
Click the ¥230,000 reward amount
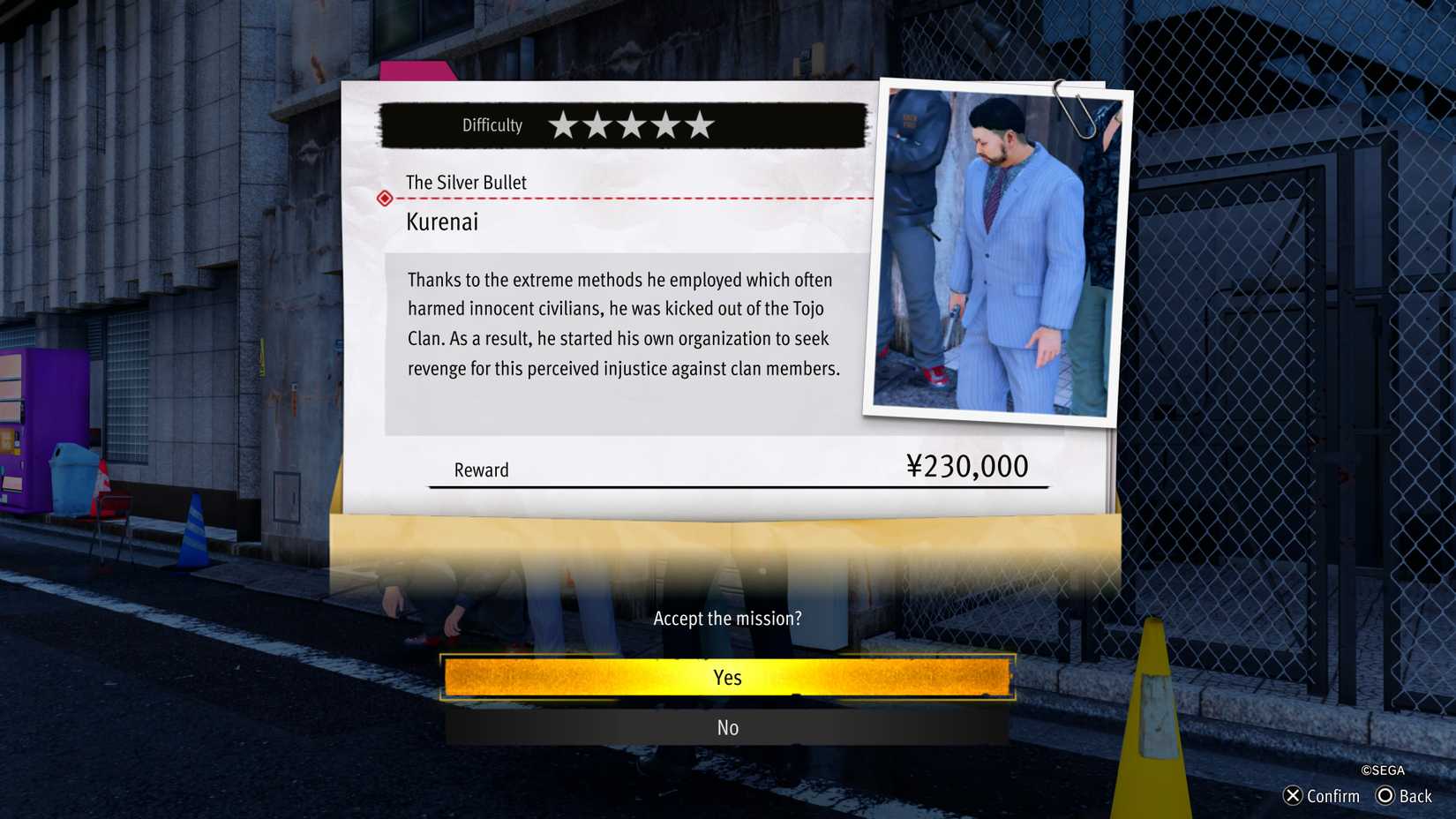[966, 466]
